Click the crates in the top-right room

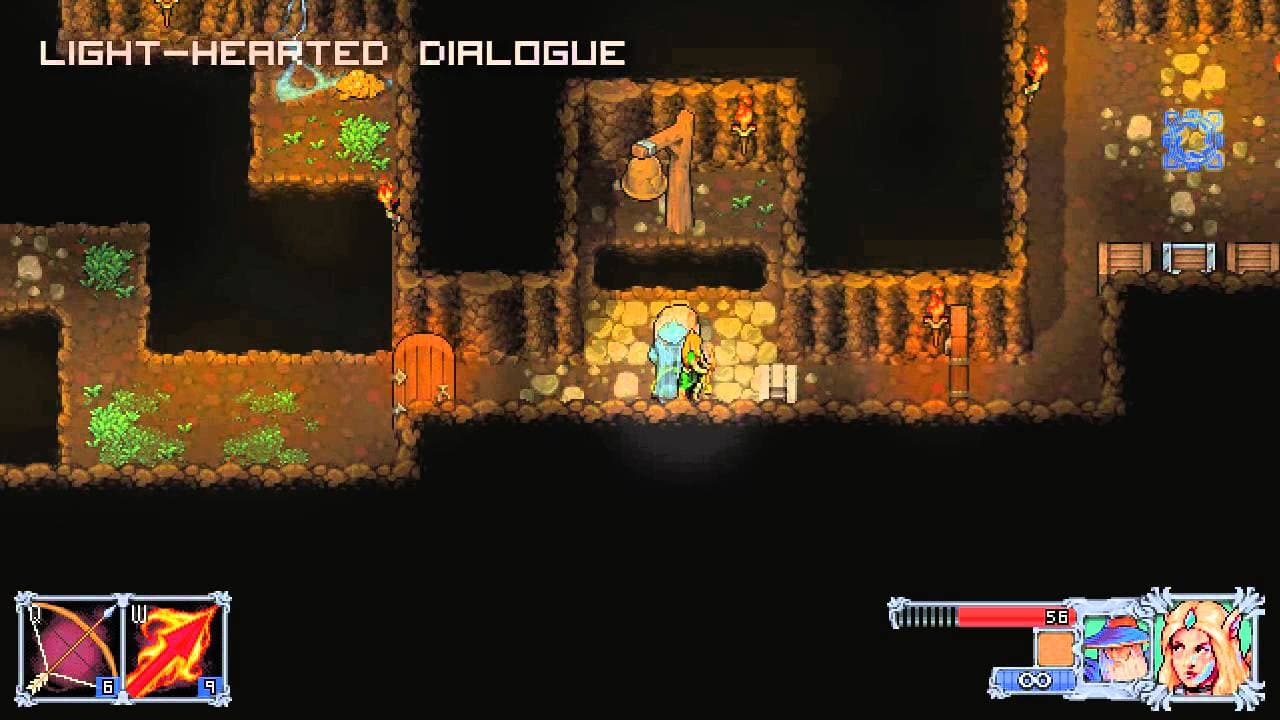pos(1180,258)
